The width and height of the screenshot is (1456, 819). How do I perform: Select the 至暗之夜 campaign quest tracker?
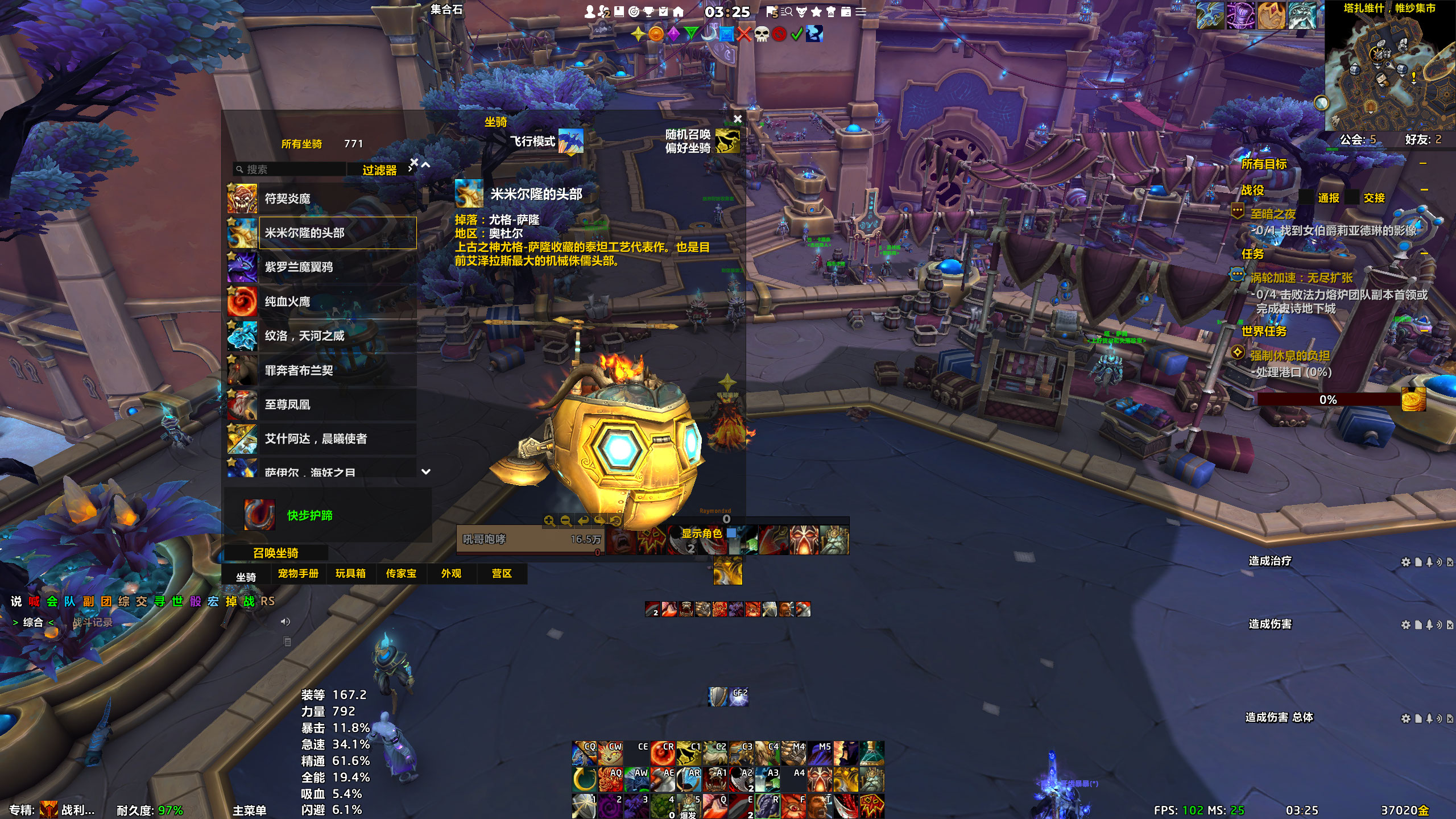tap(1273, 214)
